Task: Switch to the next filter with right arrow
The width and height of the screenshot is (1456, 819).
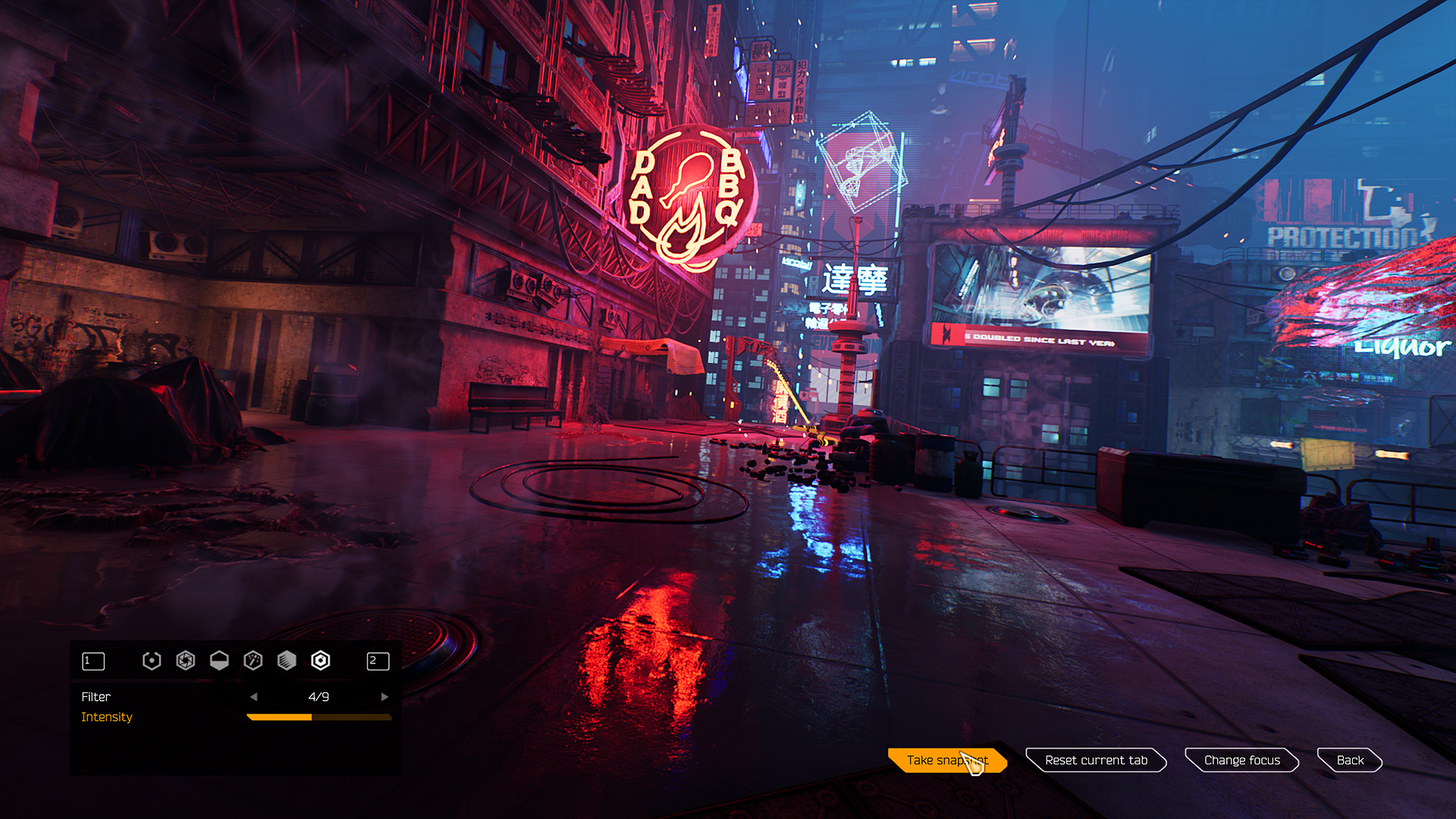Action: point(384,697)
